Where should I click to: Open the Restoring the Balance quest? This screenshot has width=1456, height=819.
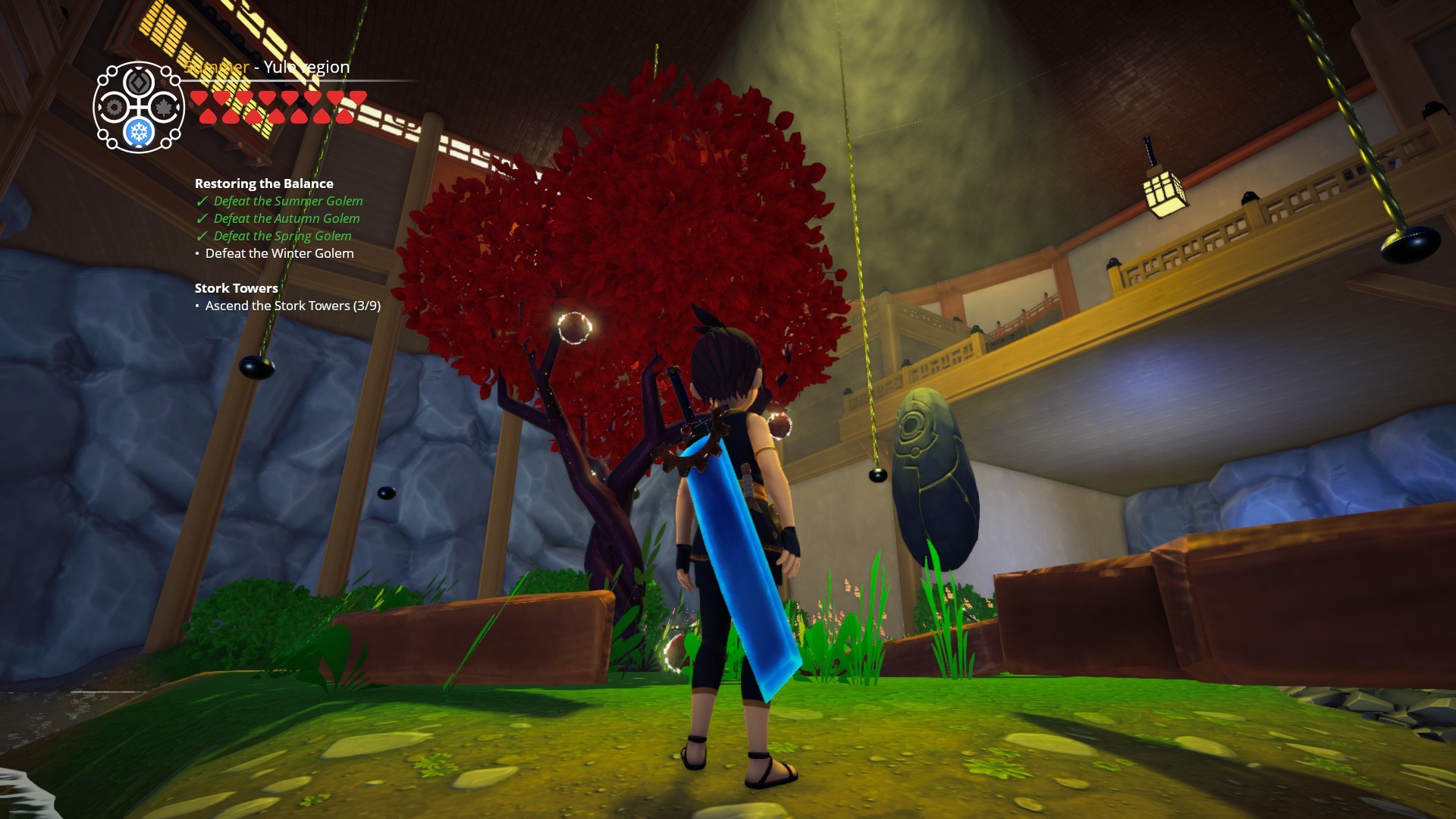[264, 184]
